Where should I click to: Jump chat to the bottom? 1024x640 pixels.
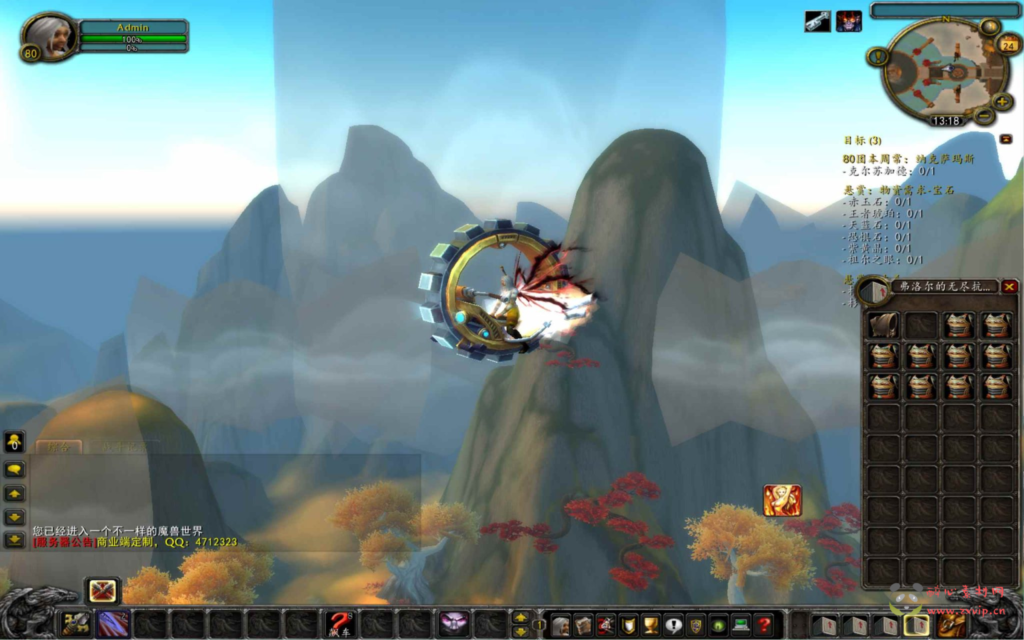point(15,540)
